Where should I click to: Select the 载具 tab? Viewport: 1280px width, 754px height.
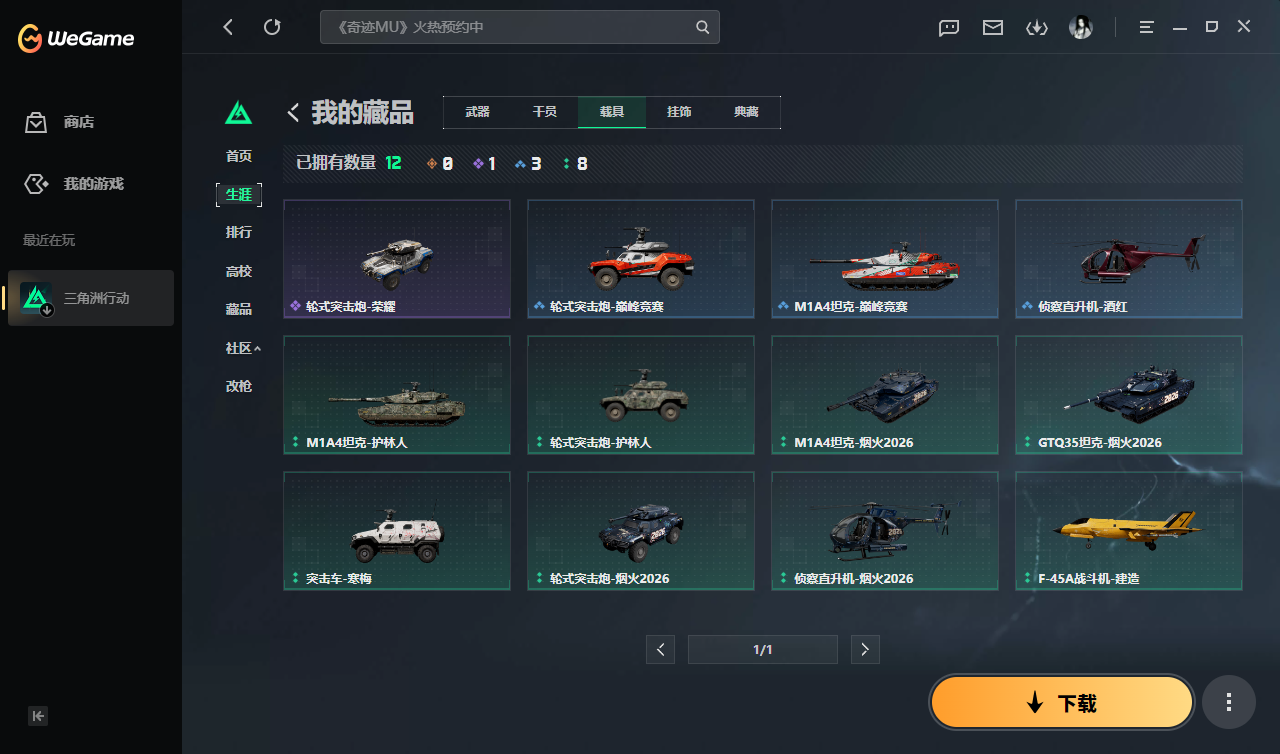coord(611,112)
